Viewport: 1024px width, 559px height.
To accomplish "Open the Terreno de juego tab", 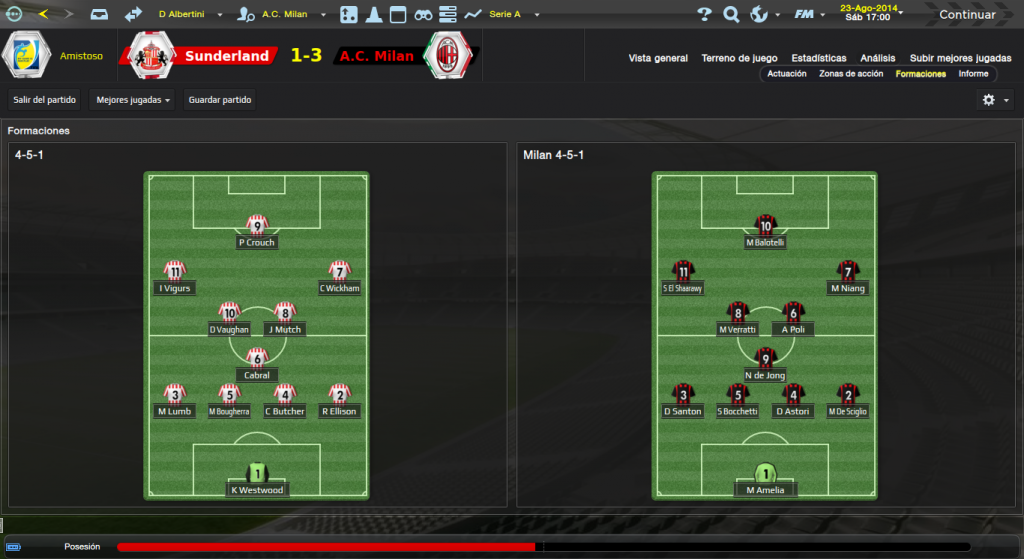I will coord(739,58).
